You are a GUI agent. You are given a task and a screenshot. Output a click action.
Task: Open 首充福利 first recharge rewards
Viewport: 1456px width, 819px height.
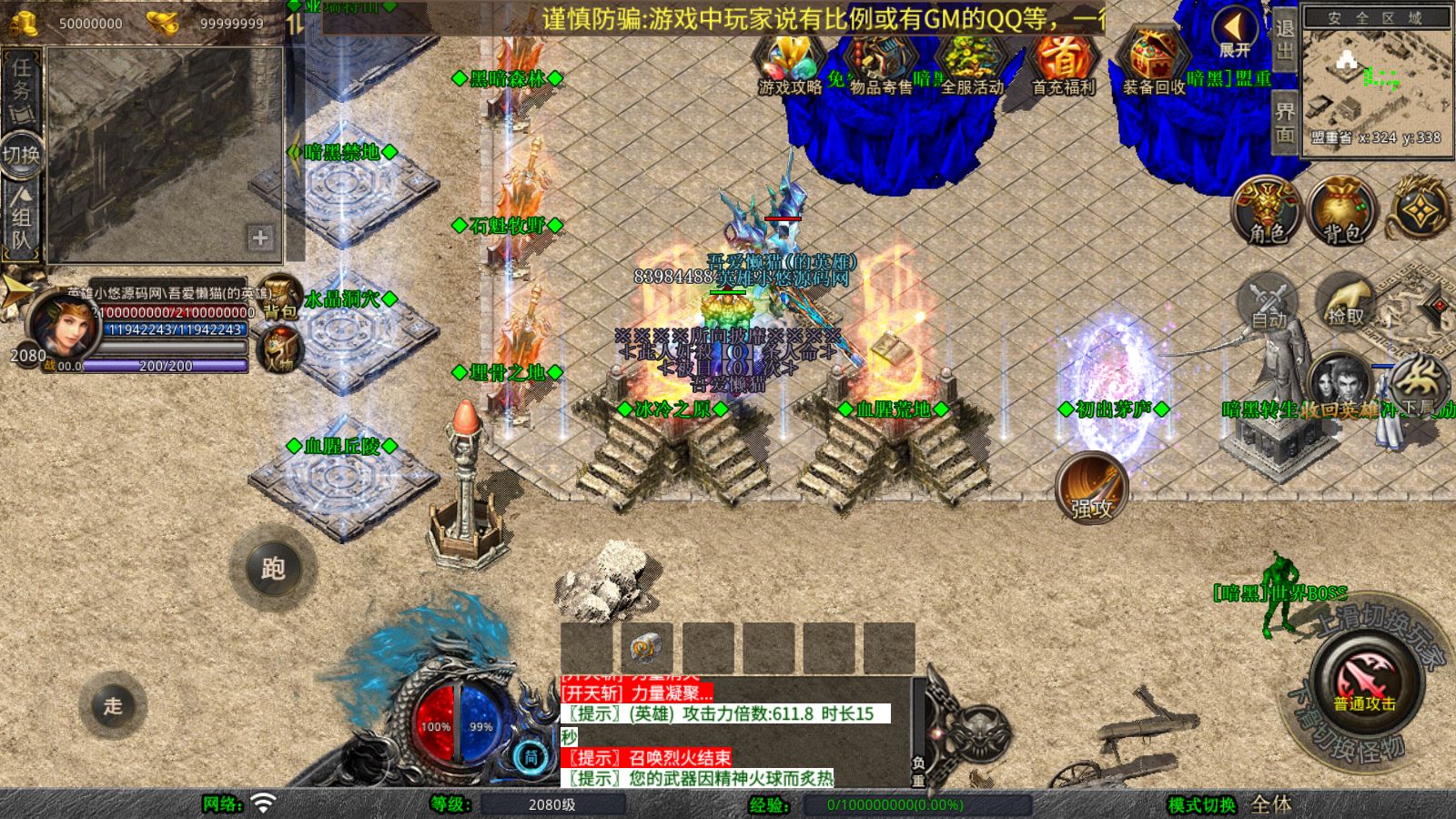[x=1063, y=66]
